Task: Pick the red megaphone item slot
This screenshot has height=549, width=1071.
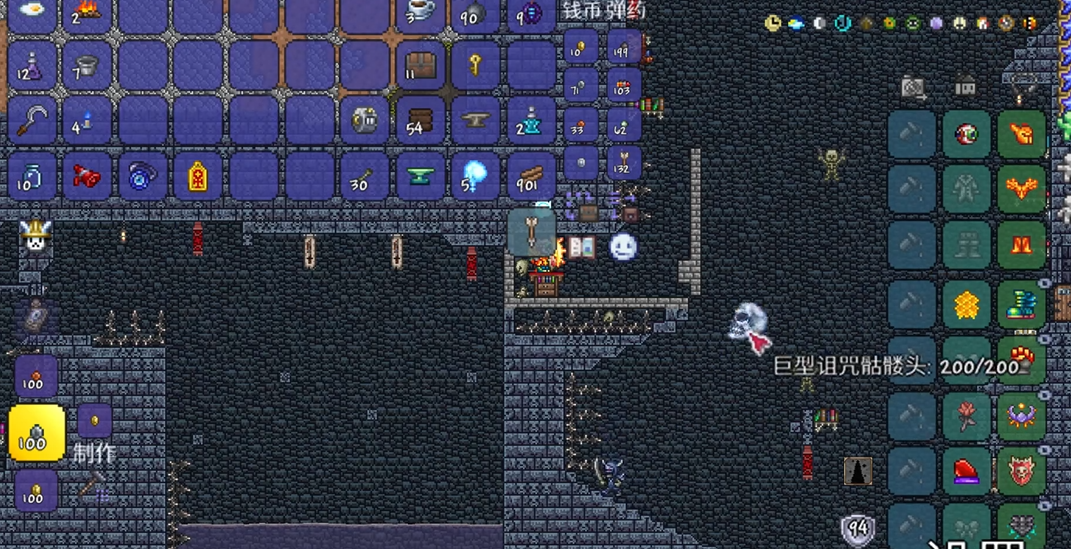Action: (x=88, y=177)
